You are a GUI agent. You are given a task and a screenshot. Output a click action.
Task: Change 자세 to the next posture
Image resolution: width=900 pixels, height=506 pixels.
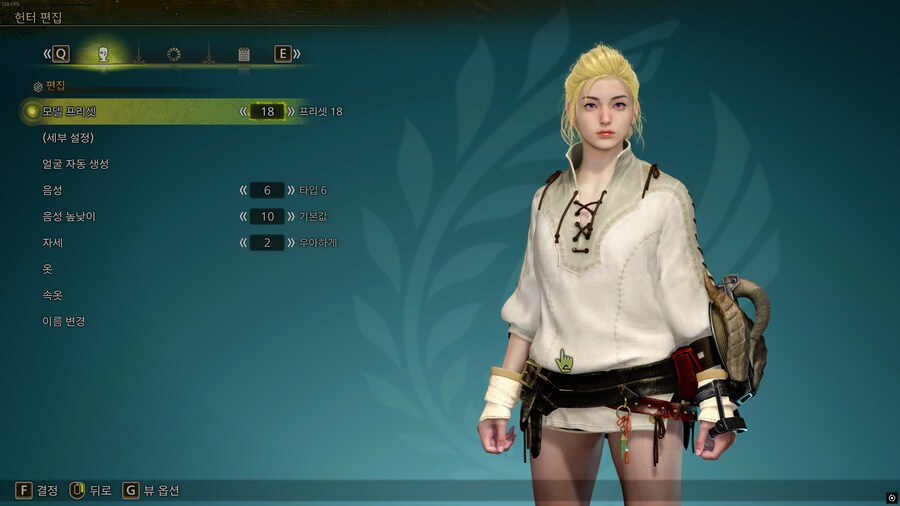(x=291, y=242)
